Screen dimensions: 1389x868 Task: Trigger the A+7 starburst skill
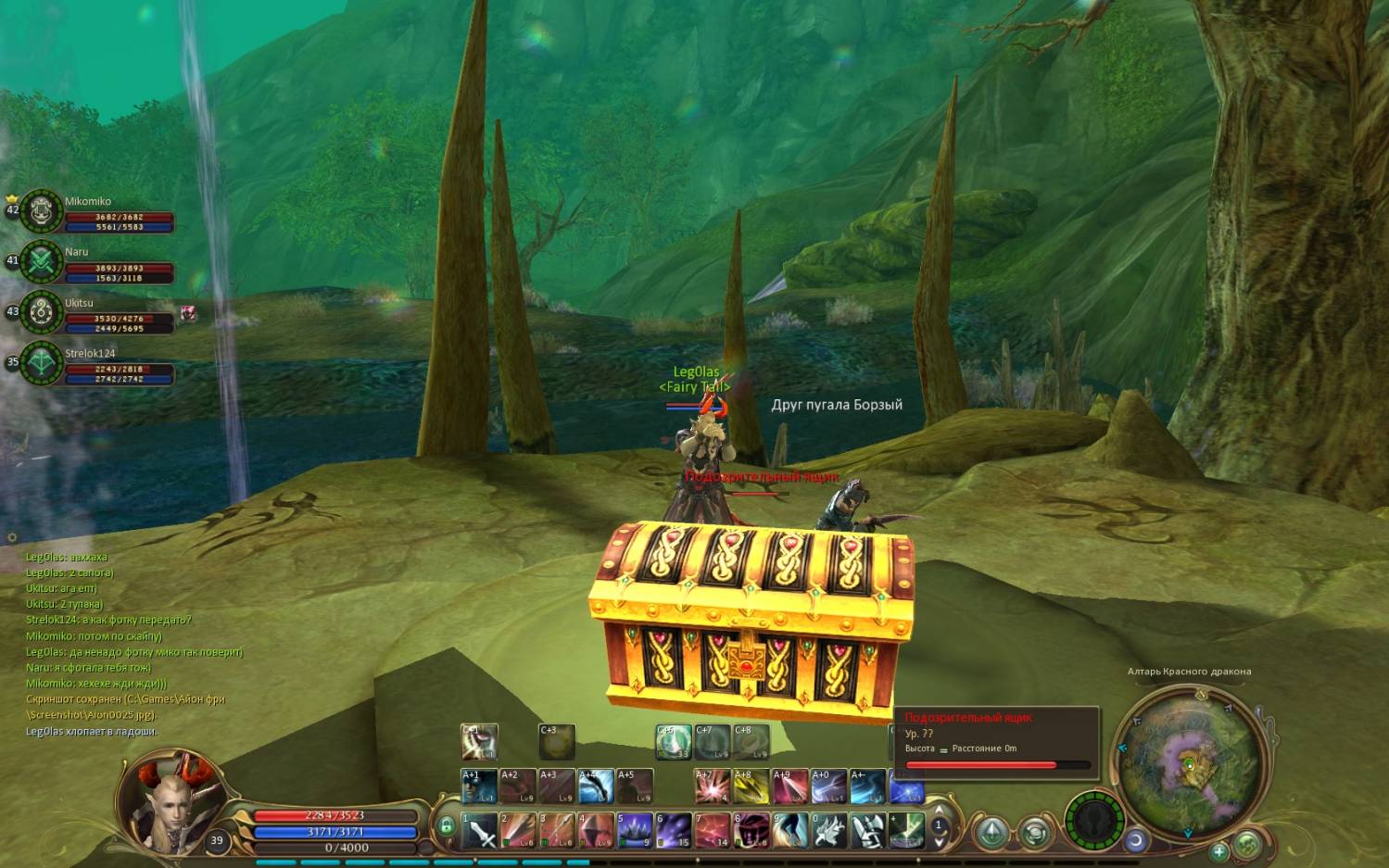click(x=713, y=786)
